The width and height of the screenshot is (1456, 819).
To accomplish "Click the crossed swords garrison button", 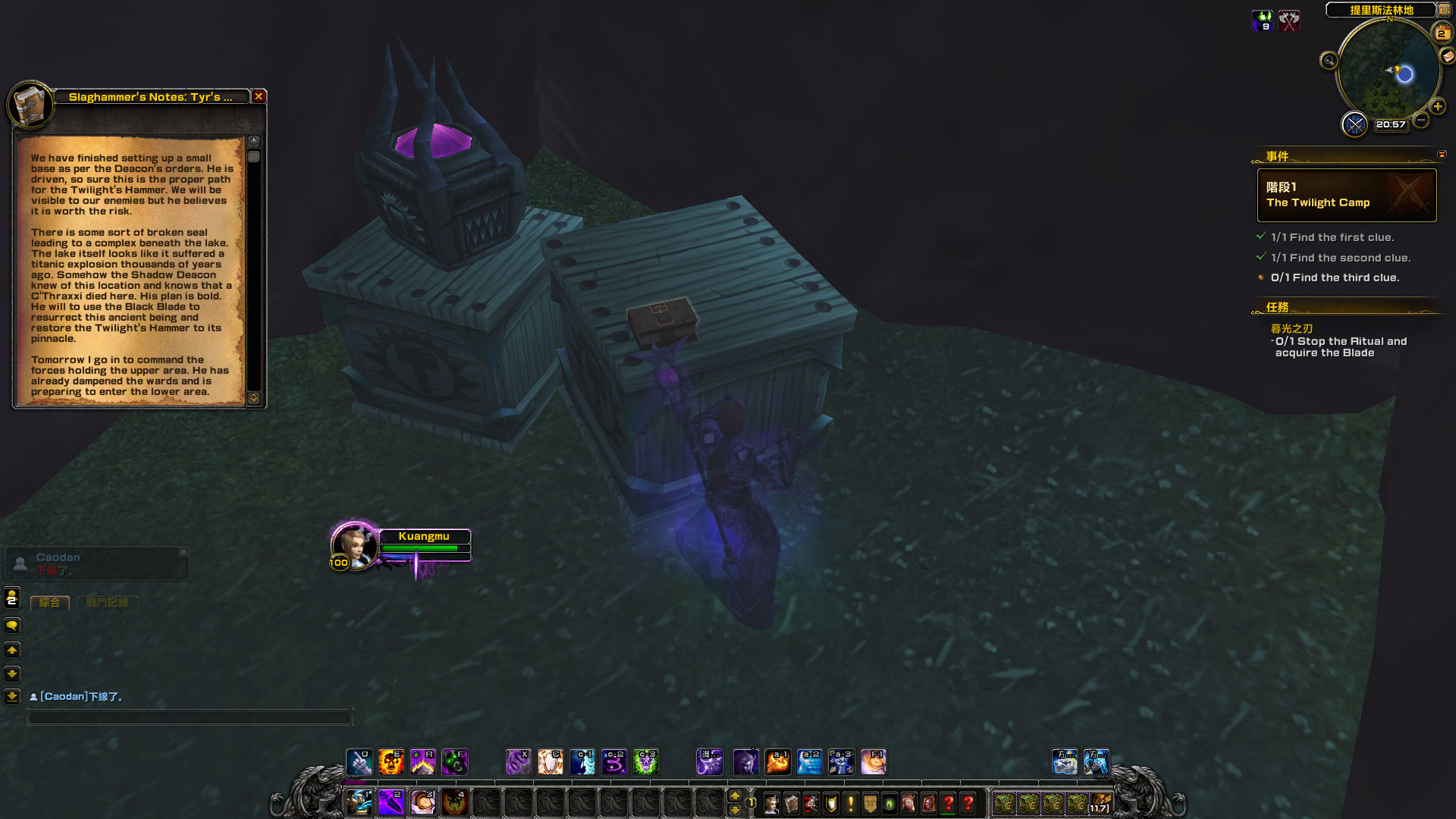I will click(x=1354, y=124).
